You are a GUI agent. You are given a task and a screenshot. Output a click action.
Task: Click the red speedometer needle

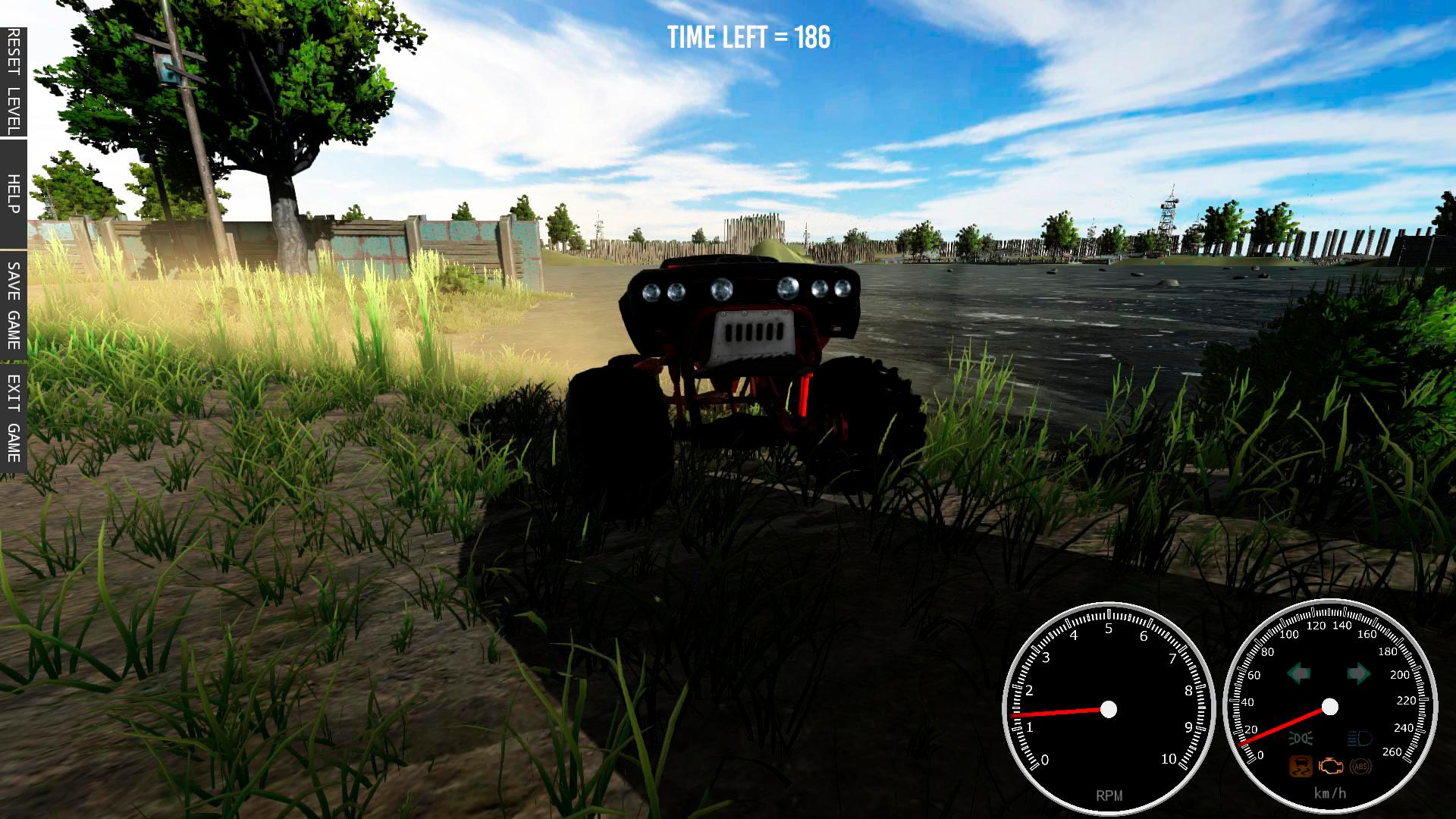(1282, 726)
